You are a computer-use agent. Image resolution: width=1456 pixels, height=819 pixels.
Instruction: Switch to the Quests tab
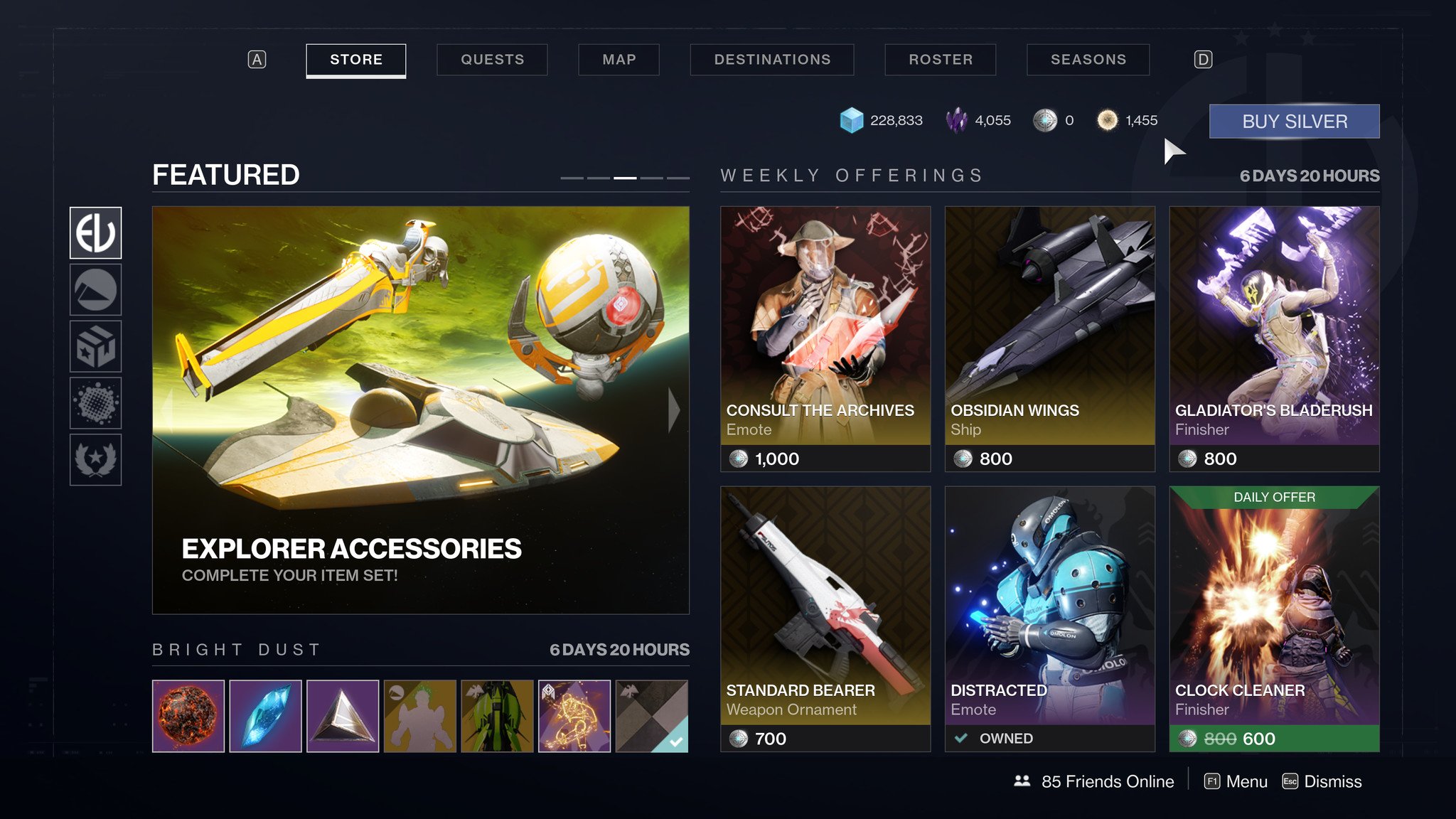tap(492, 60)
